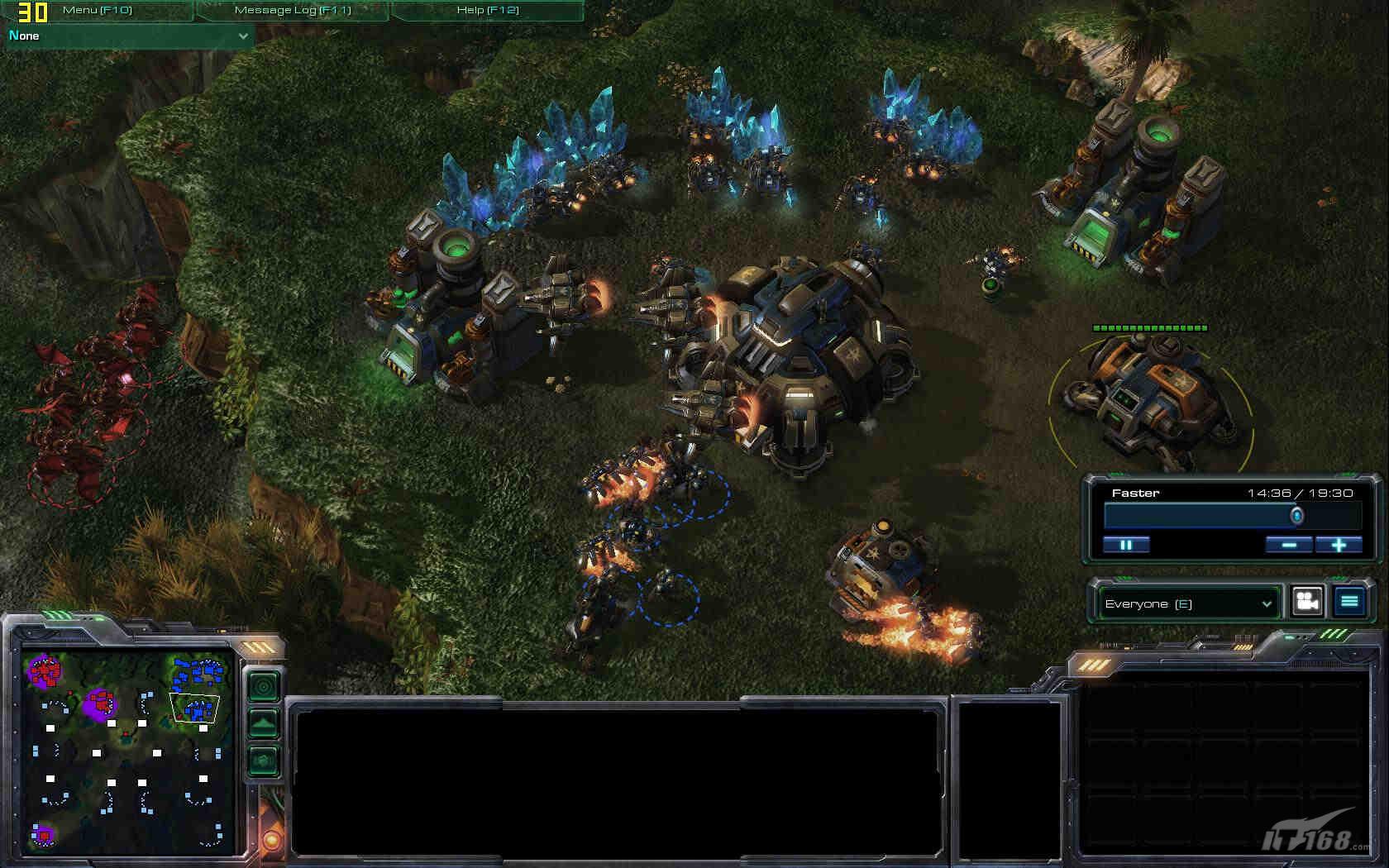Open the 'Everyone (E)' vision dropdown
The width and height of the screenshot is (1389, 868).
[x=1188, y=603]
